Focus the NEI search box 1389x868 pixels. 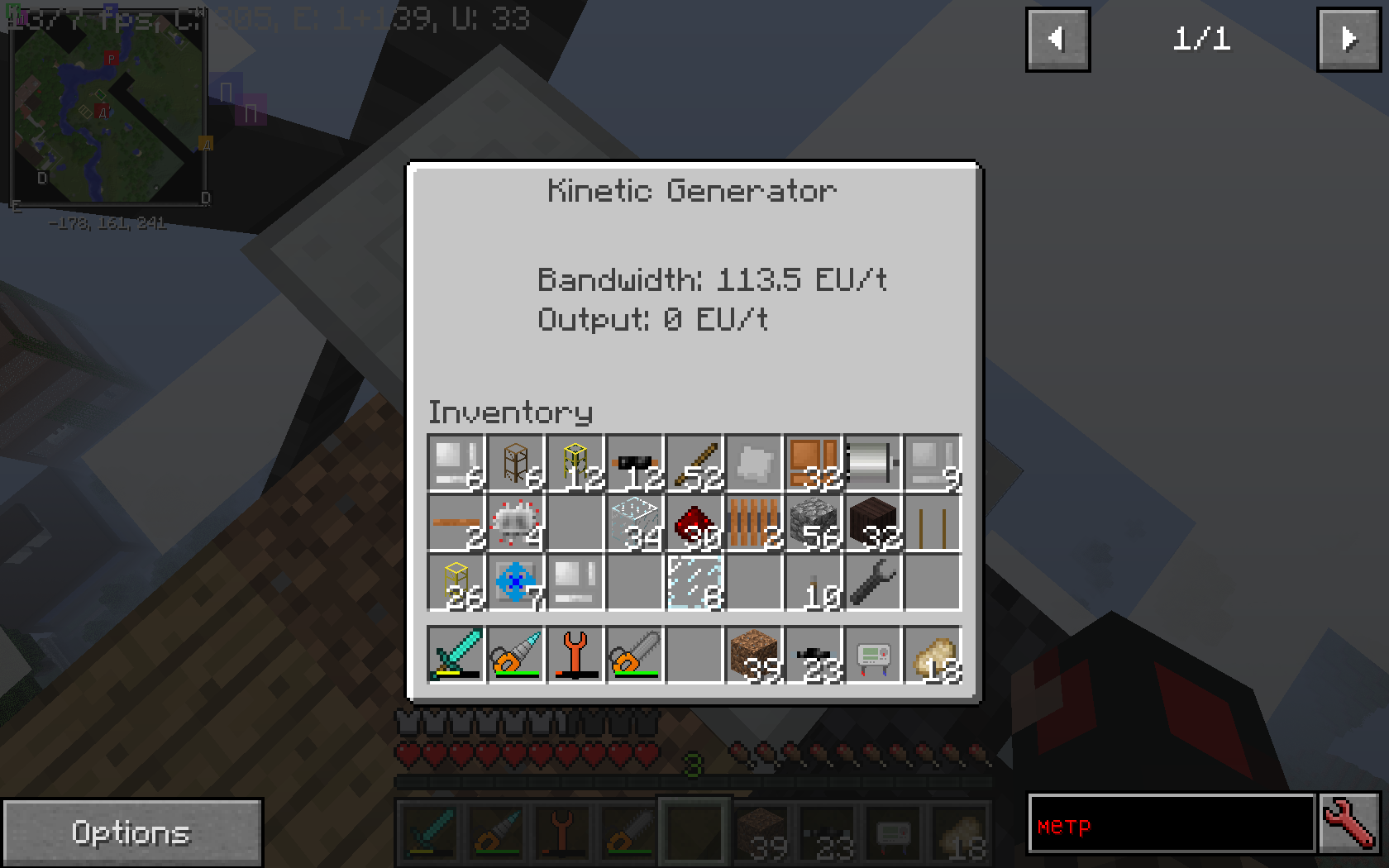click(x=1171, y=824)
